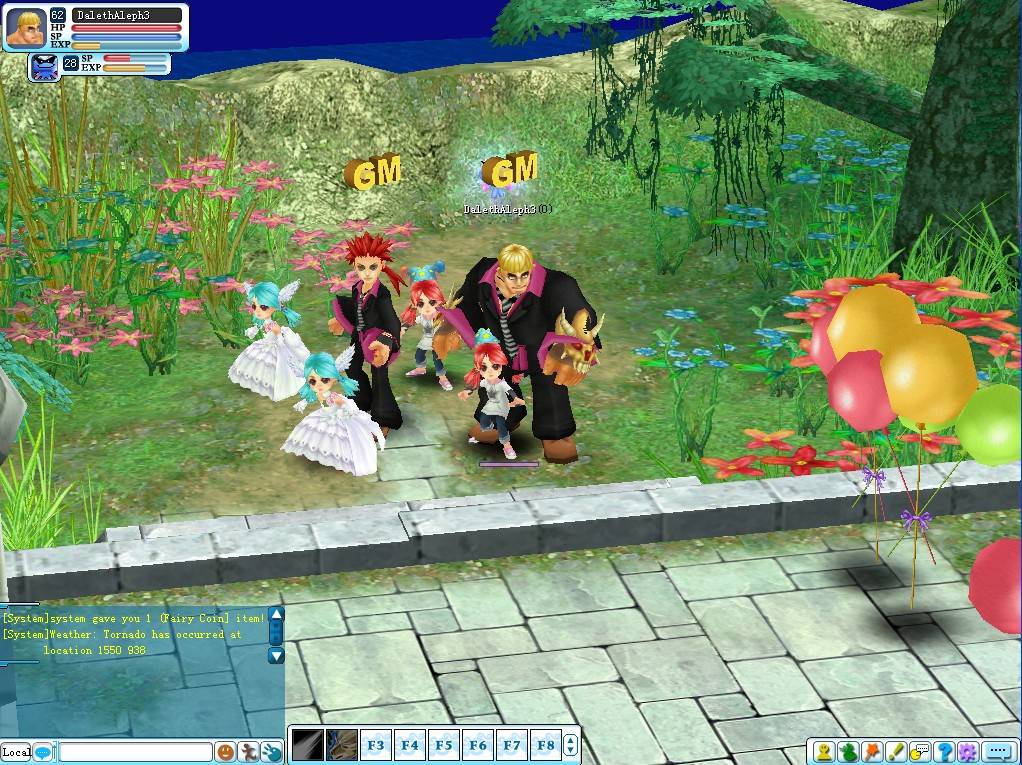Focus the chat text input box
Image resolution: width=1022 pixels, height=765 pixels.
pos(135,751)
